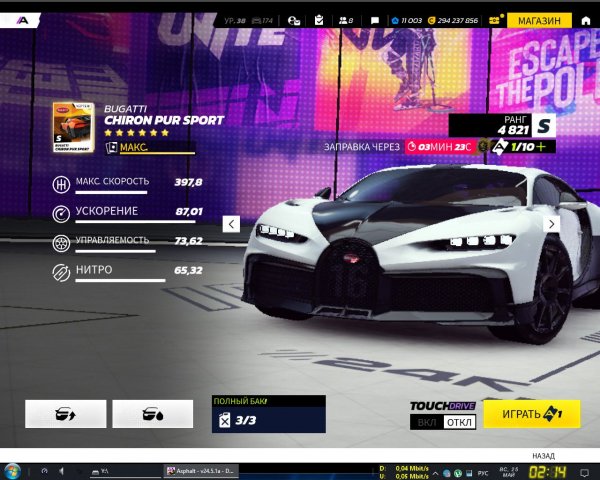Open the missions clipboard icon
The height and width of the screenshot is (480, 600).
(x=319, y=20)
